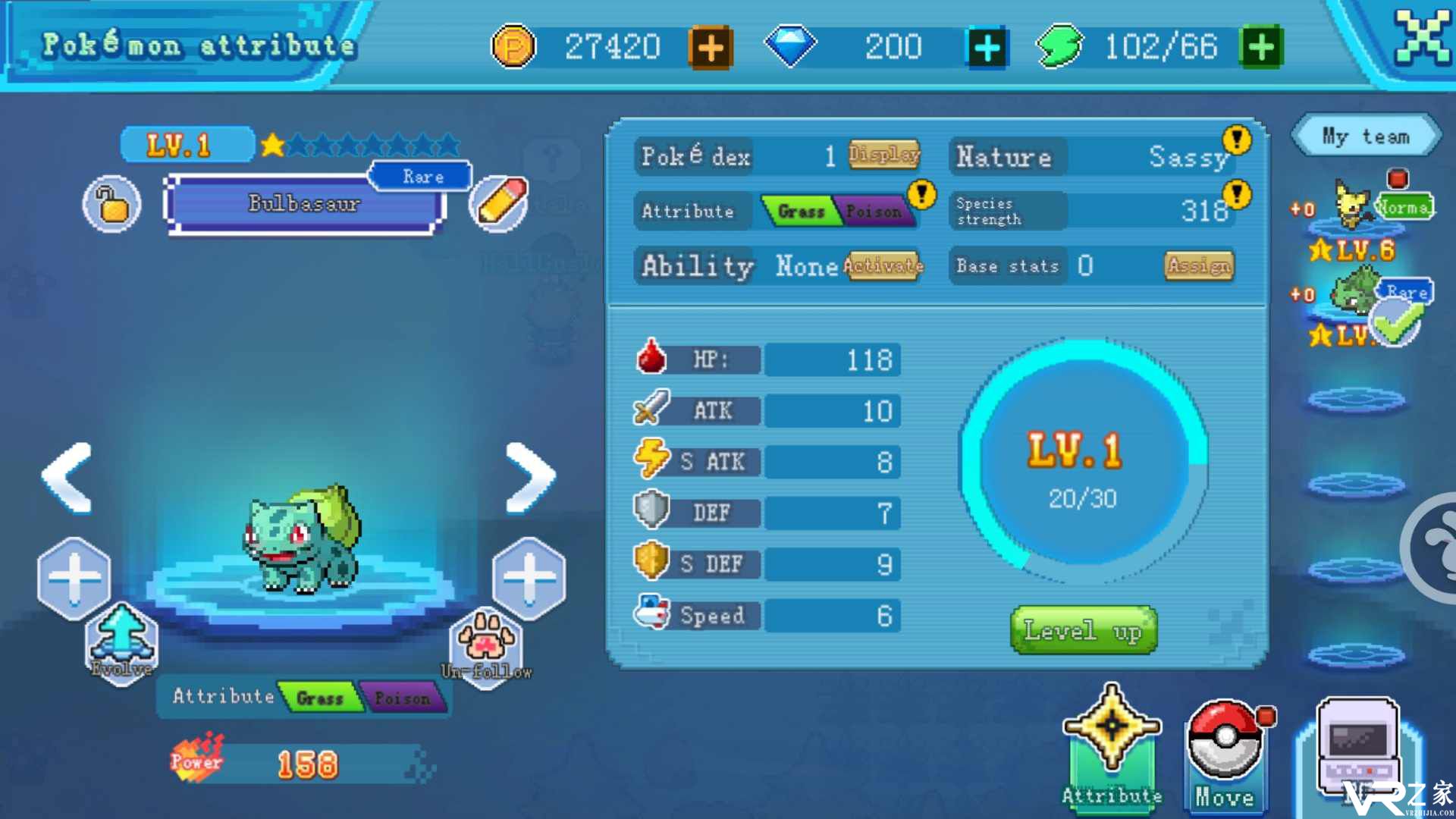Toggle the padlock lock icon
1456x819 pixels.
[x=112, y=203]
